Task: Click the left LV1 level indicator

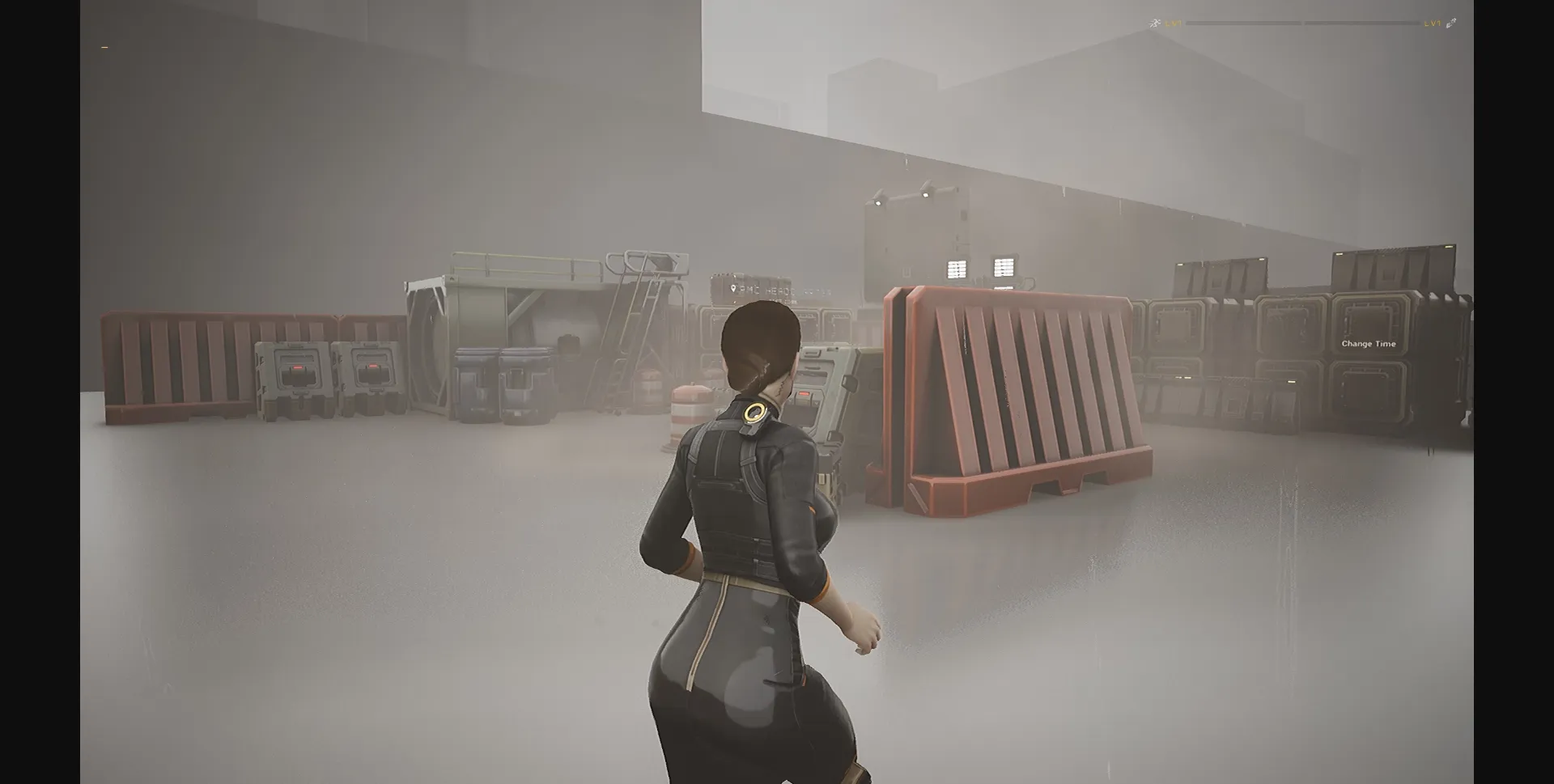Action: point(1173,23)
